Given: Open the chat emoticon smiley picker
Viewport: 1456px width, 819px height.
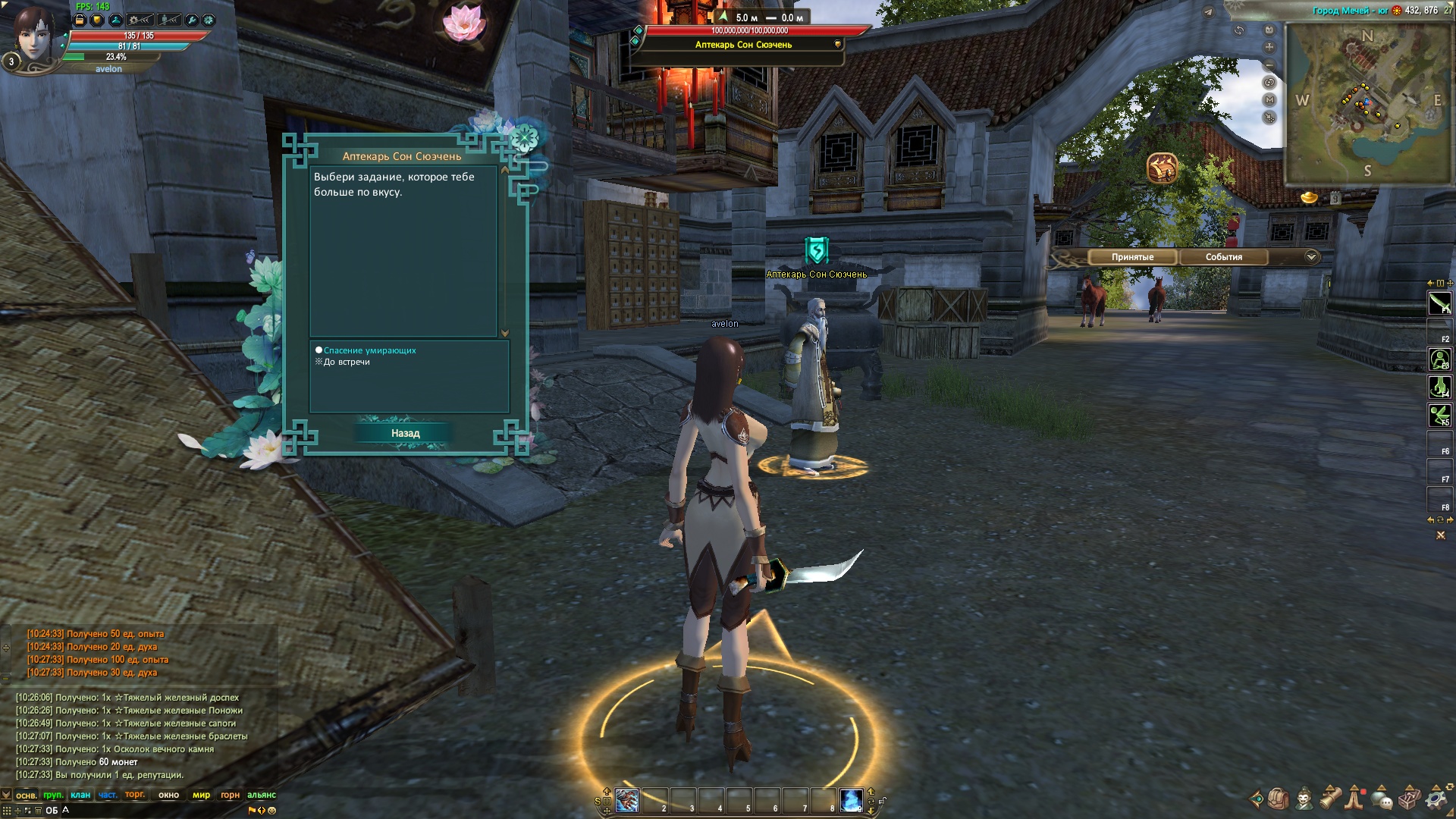Looking at the screenshot, I should click(x=271, y=810).
